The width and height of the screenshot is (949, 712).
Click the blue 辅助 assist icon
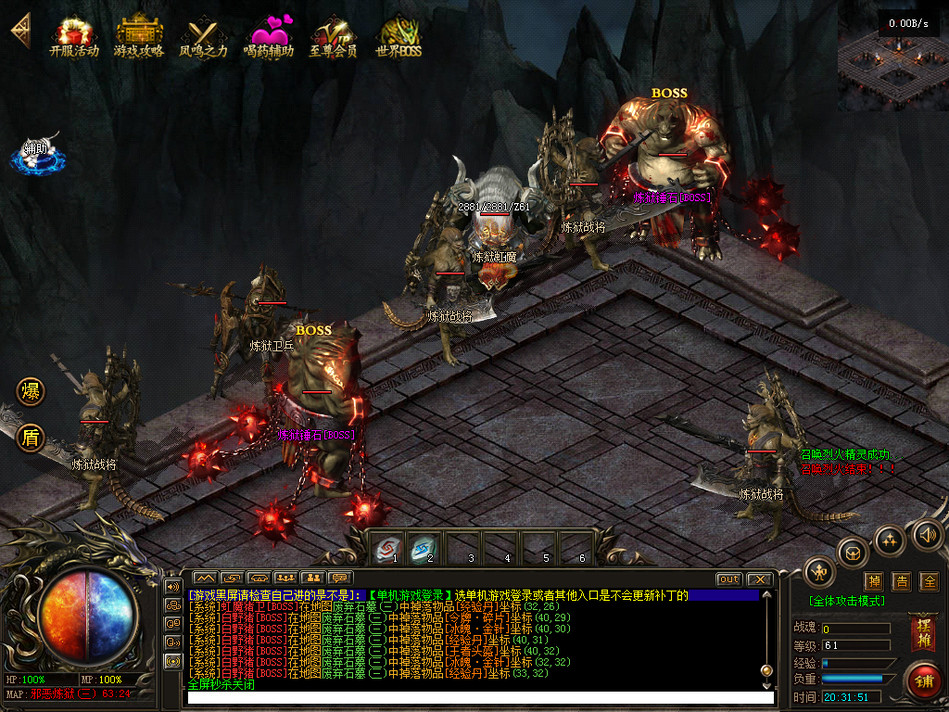tap(36, 152)
